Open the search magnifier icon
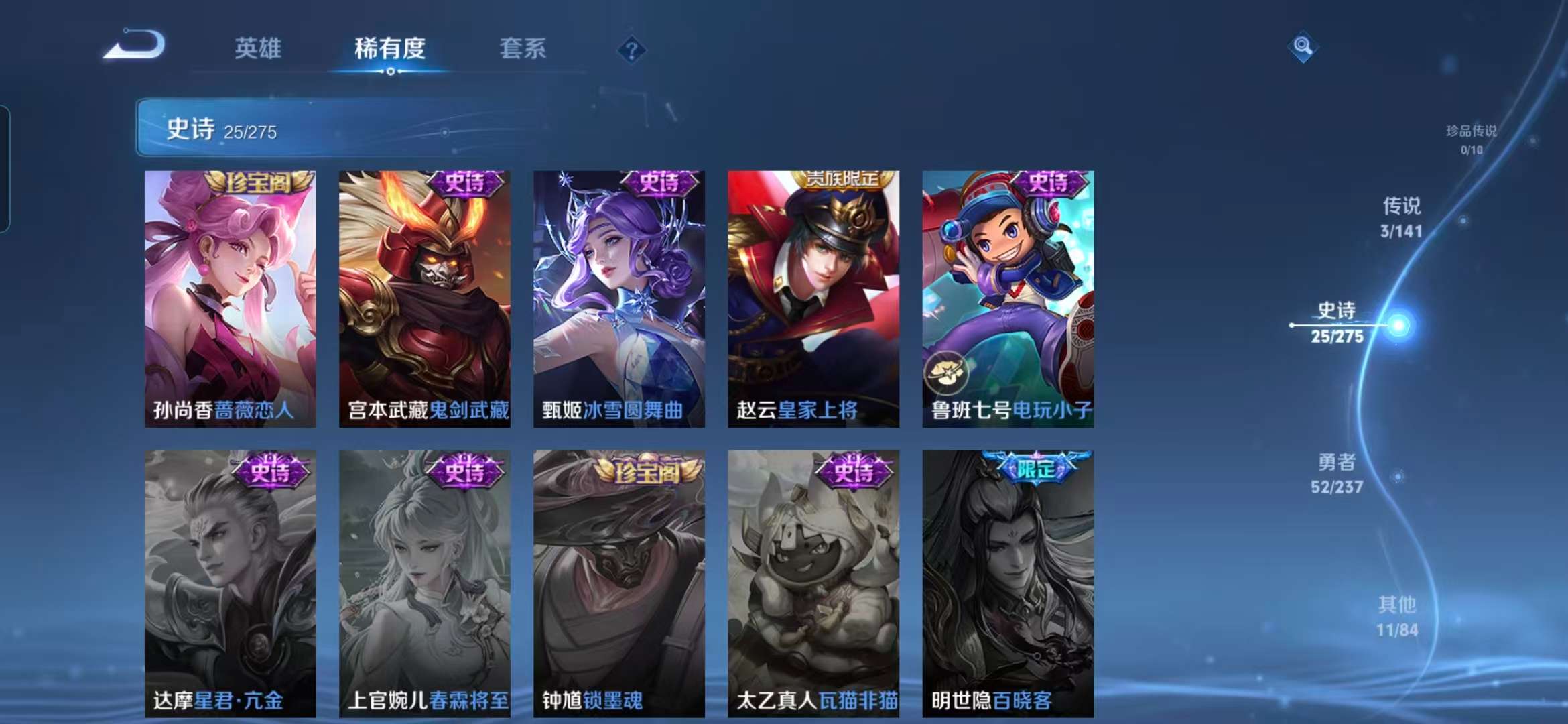This screenshot has height=724, width=1568. pyautogui.click(x=1304, y=45)
